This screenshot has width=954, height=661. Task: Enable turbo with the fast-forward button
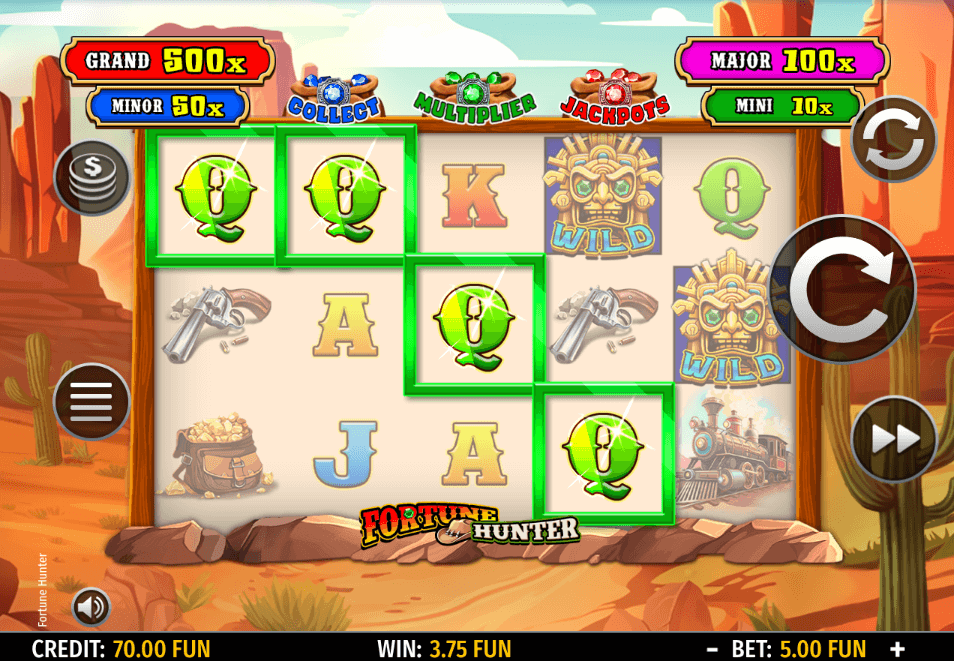click(893, 439)
